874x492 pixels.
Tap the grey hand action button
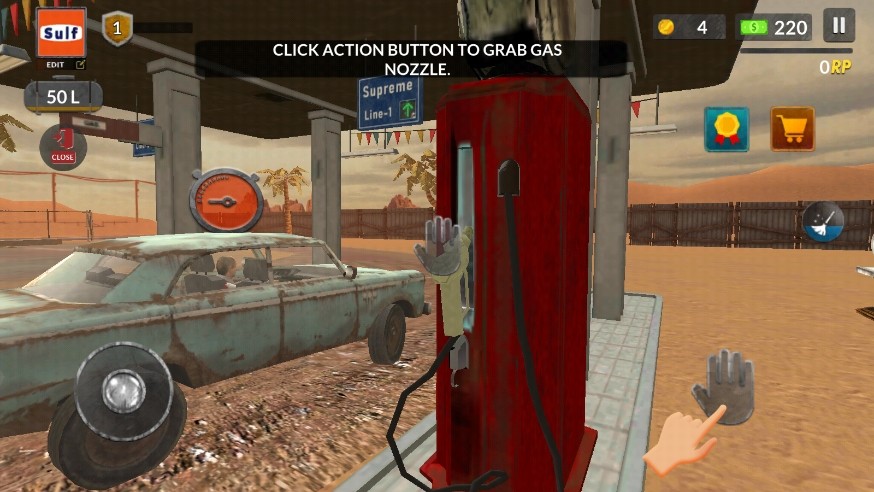click(x=723, y=385)
